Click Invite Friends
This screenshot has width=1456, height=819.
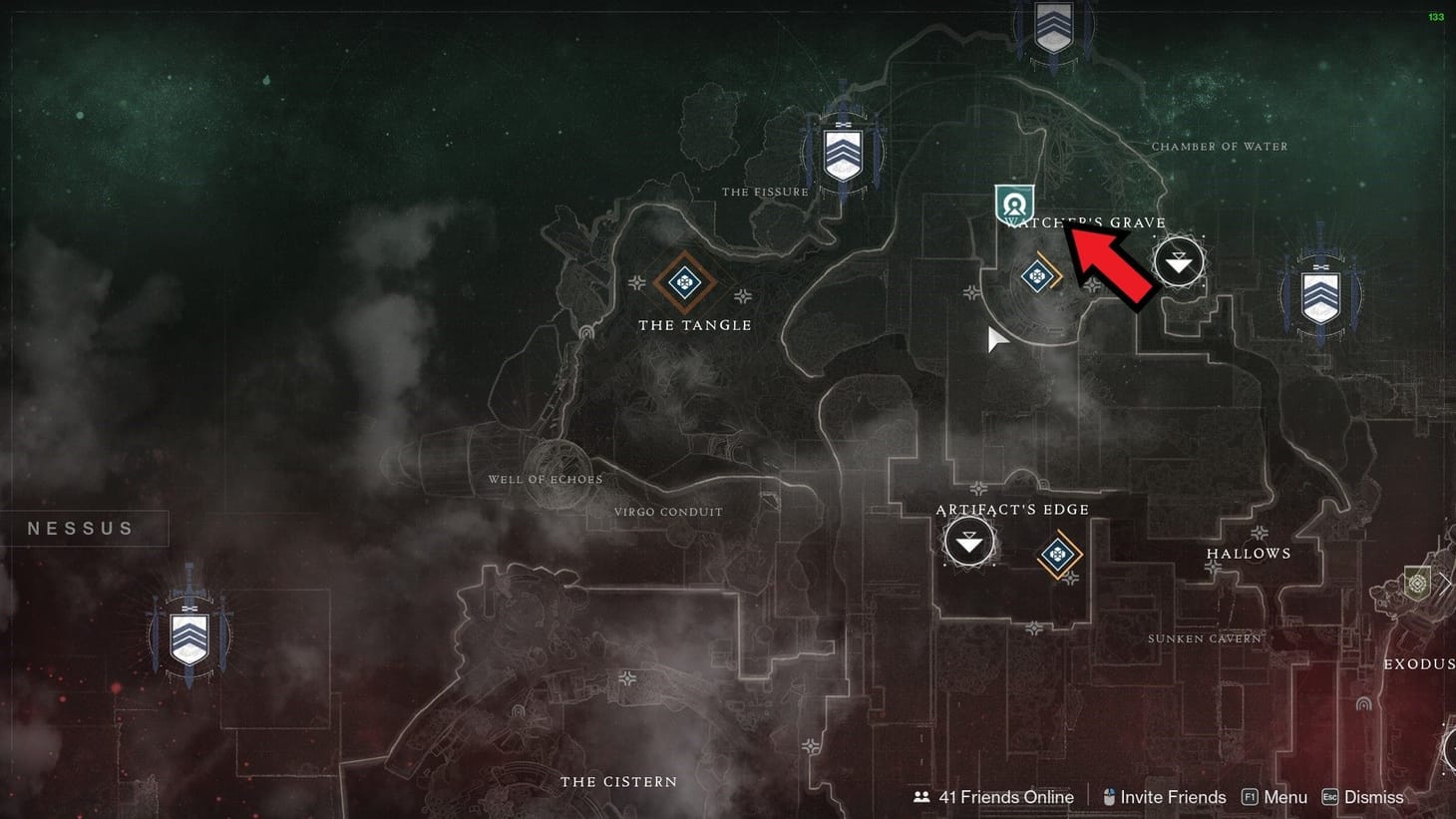pos(1174,797)
